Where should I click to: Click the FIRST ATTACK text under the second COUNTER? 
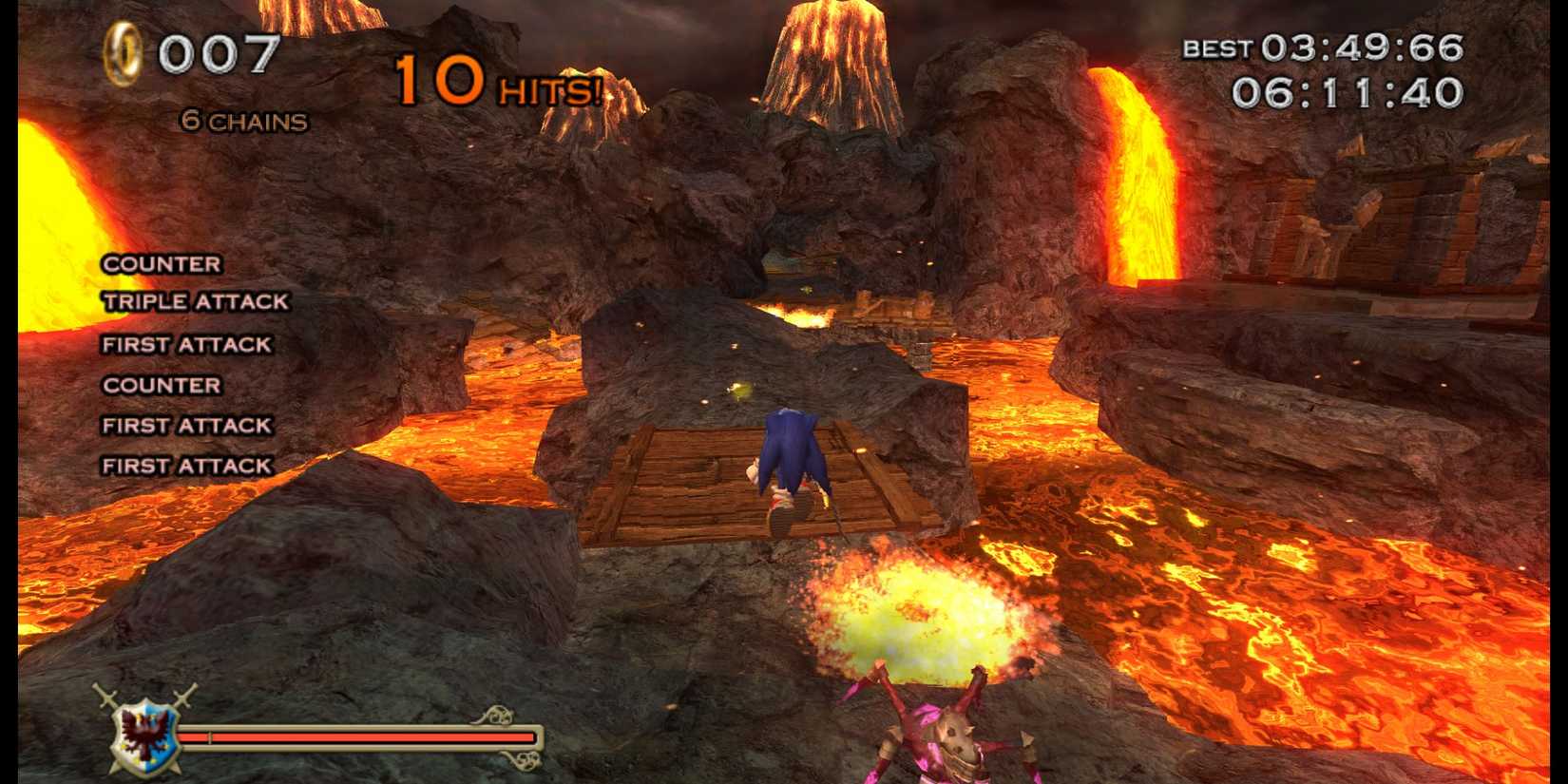tap(185, 426)
